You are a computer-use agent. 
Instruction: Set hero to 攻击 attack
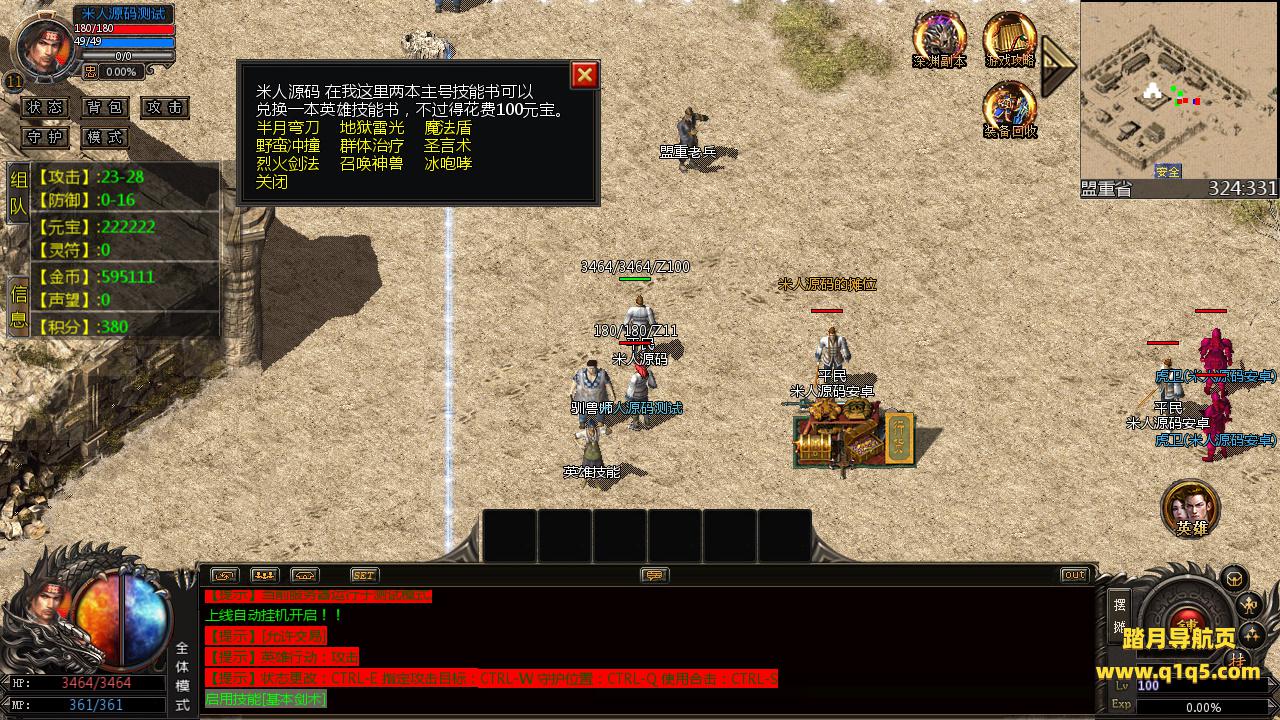[165, 107]
